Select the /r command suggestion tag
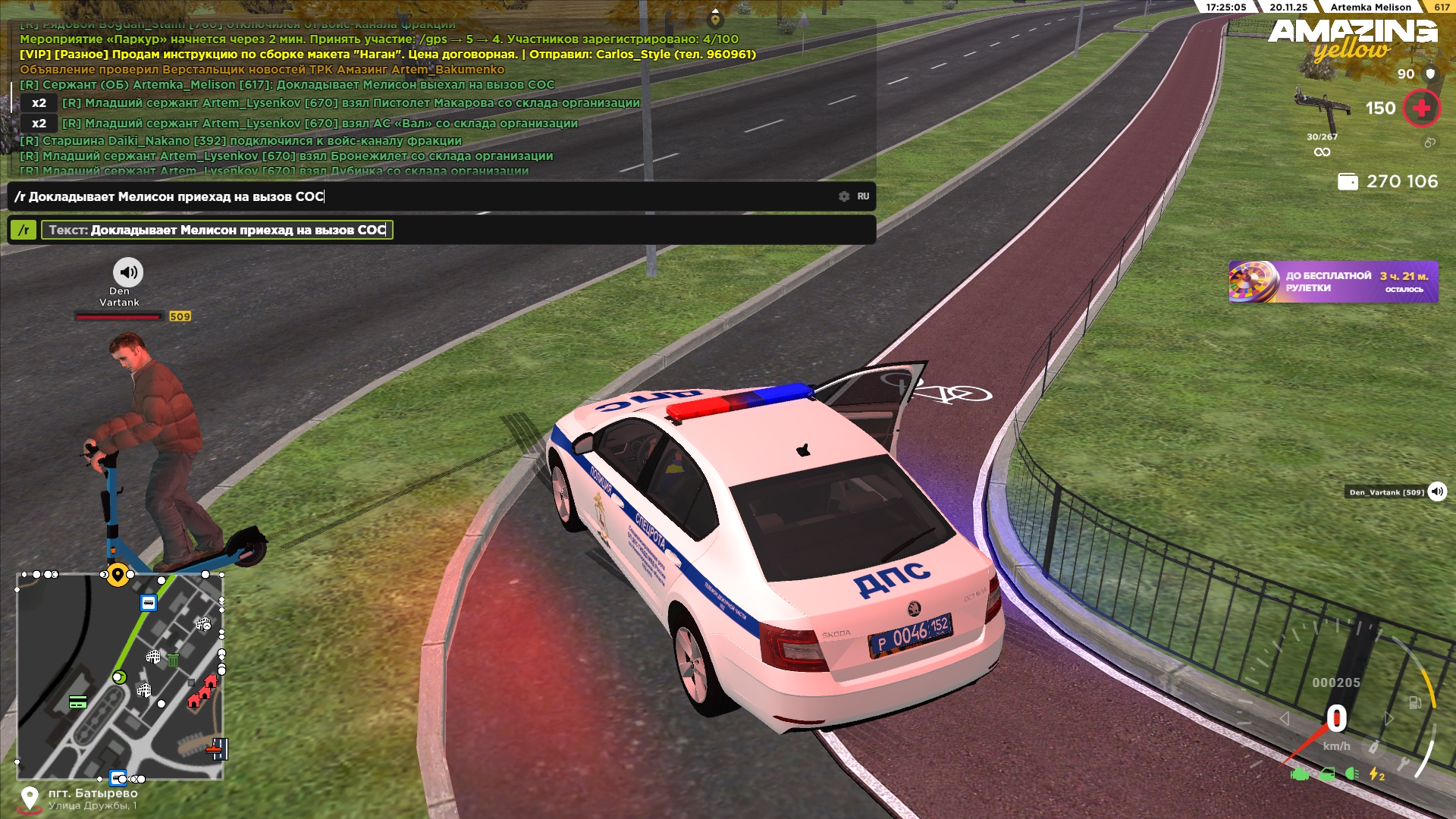The height and width of the screenshot is (819, 1456). (24, 230)
